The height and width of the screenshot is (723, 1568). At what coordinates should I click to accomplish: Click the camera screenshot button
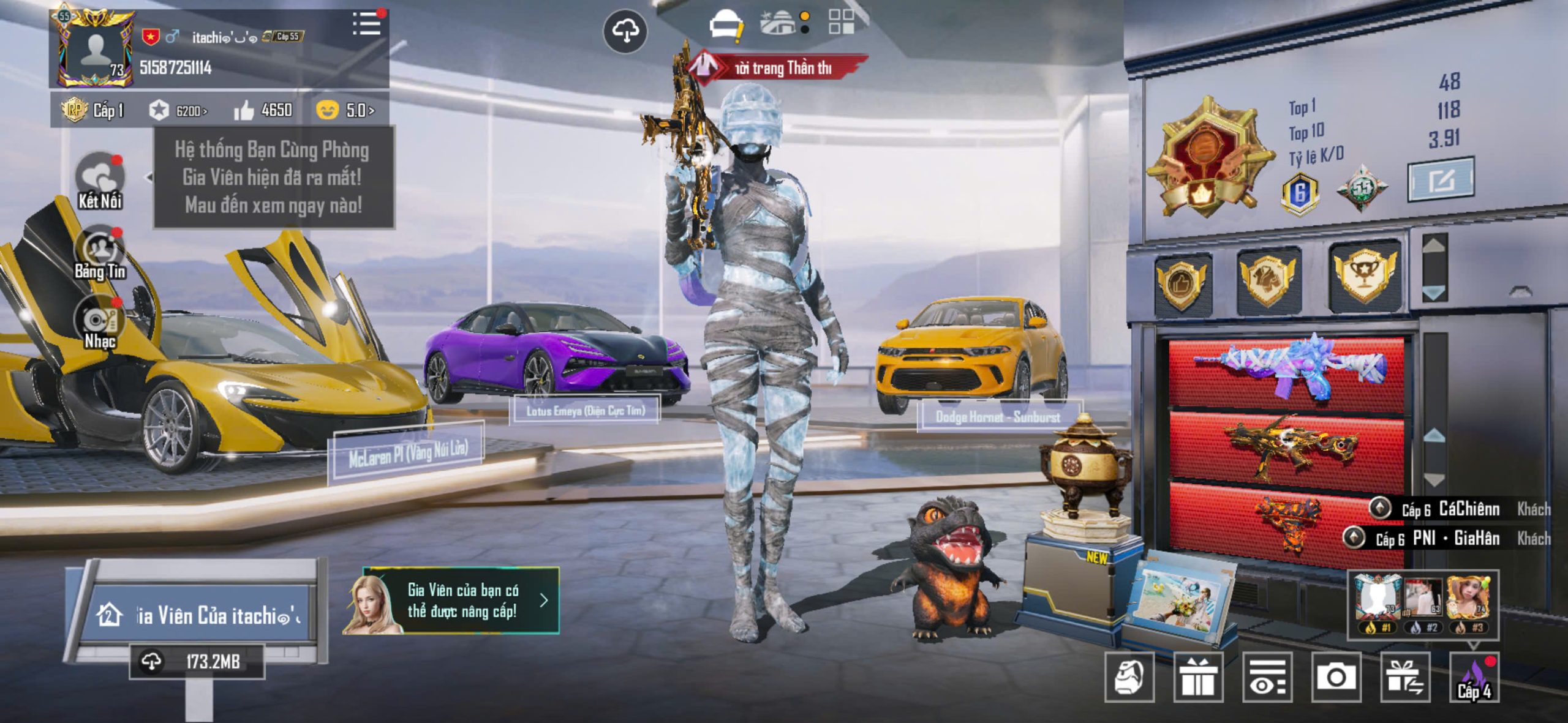[x=1336, y=677]
